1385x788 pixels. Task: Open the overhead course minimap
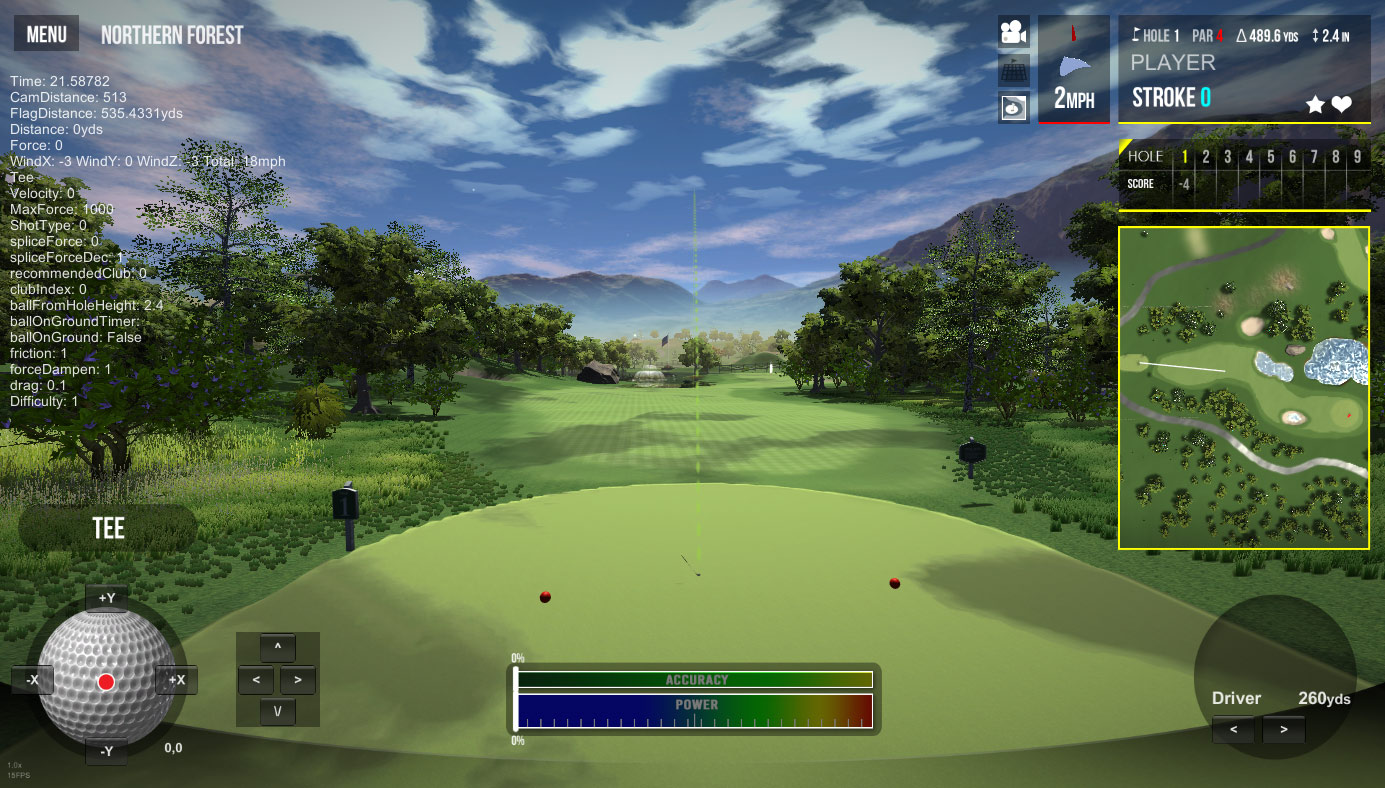(1243, 387)
